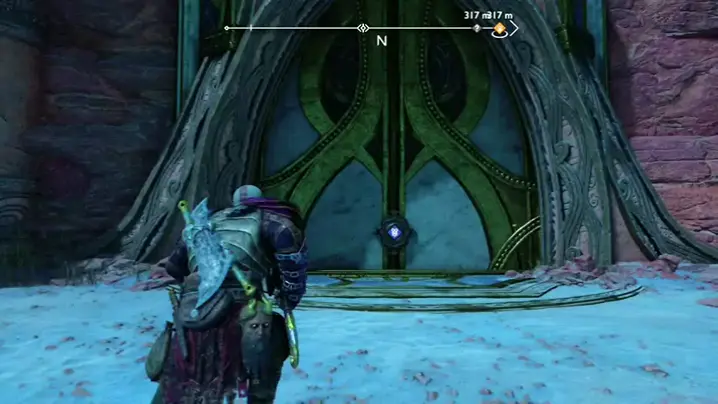Click the North indicator on the compass
Image resolution: width=718 pixels, height=404 pixels.
pos(381,42)
